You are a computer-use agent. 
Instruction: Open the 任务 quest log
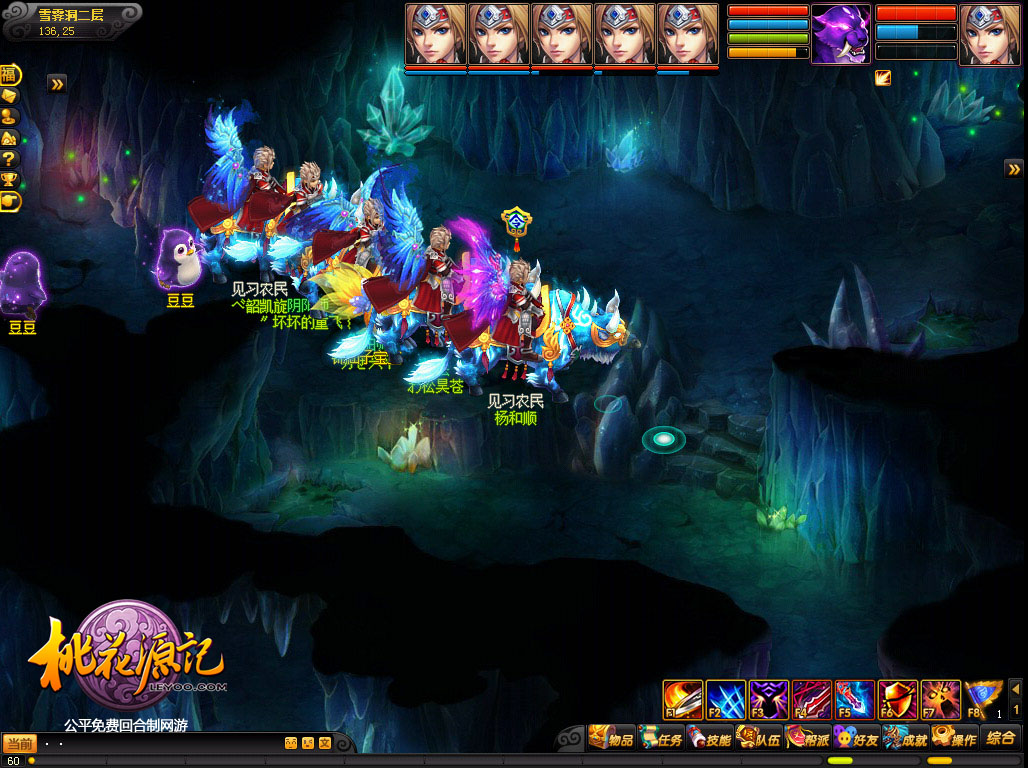(x=660, y=739)
